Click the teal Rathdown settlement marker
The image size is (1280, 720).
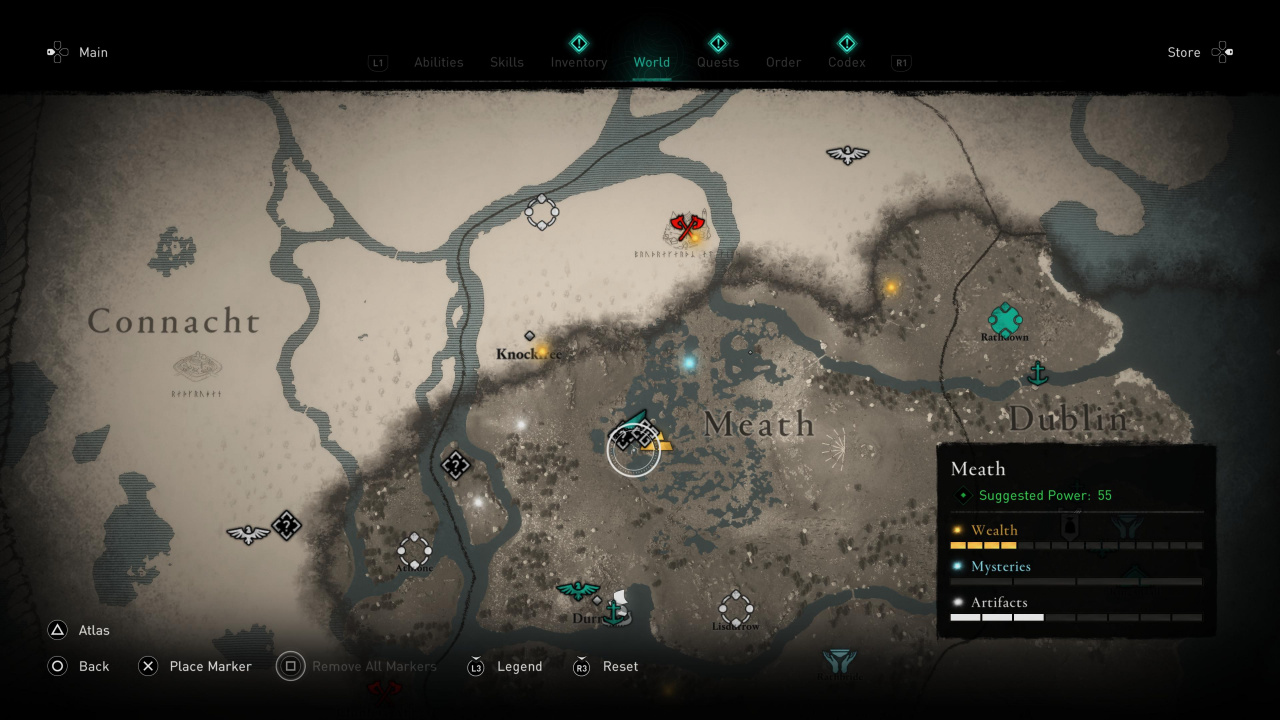[x=1005, y=320]
